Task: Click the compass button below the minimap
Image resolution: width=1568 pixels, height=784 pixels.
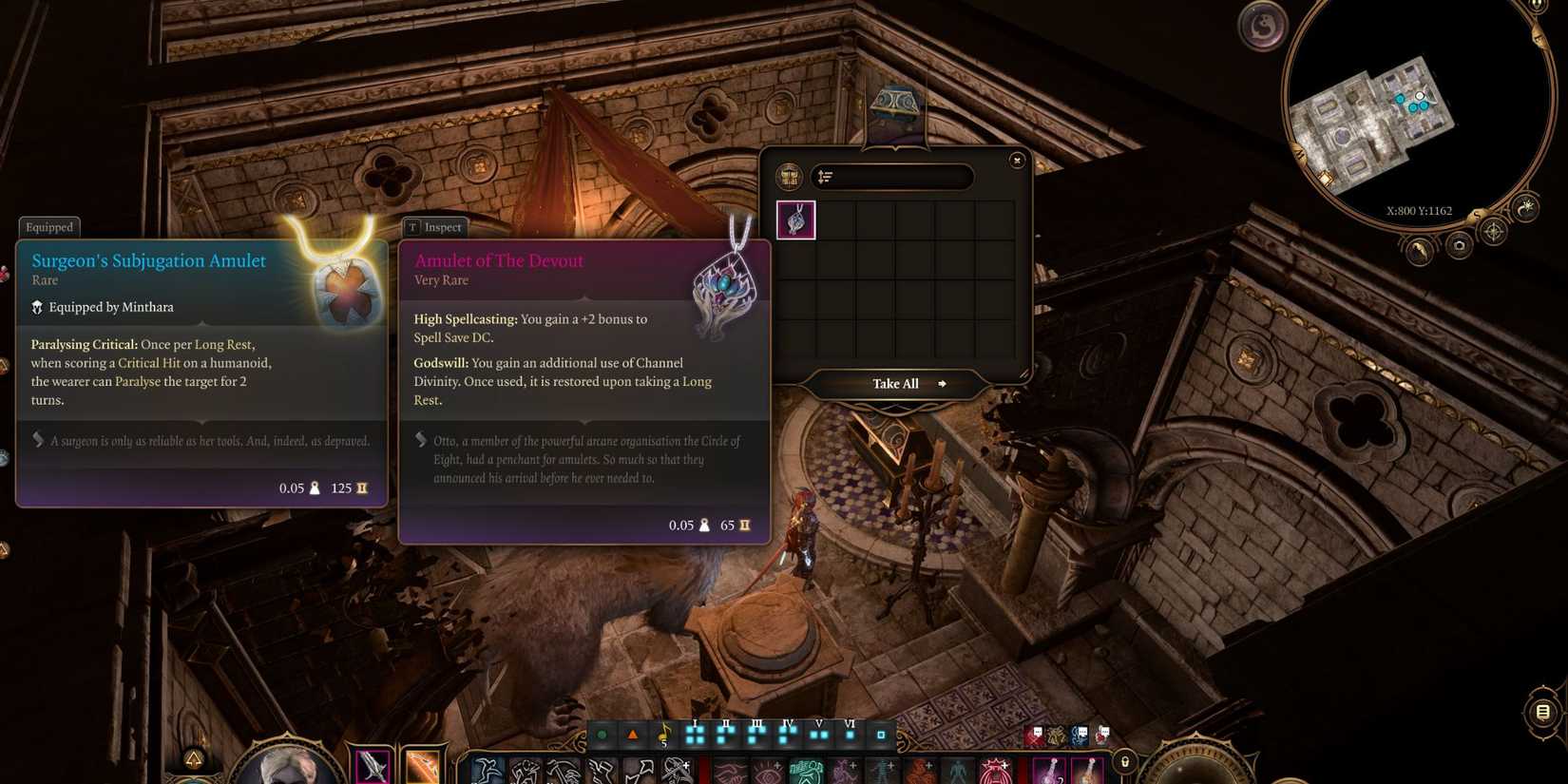Action: [x=1494, y=231]
